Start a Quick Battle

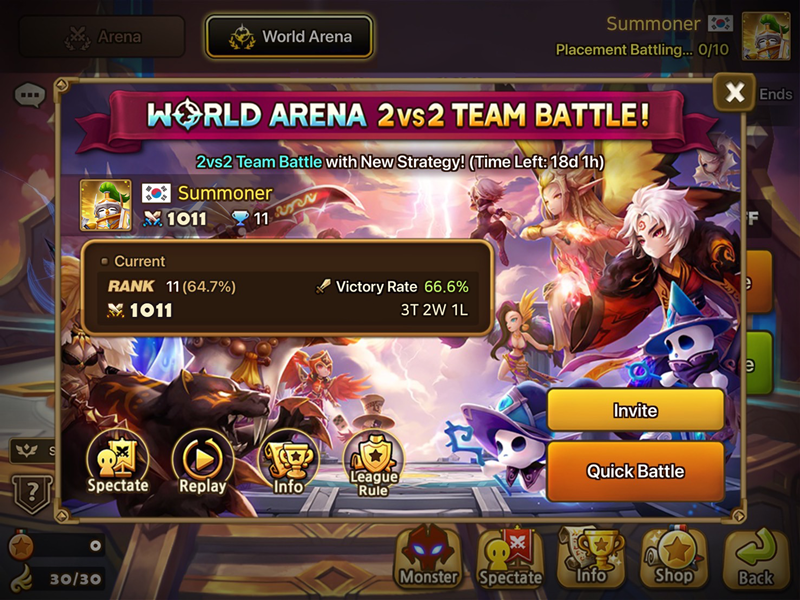(x=635, y=471)
